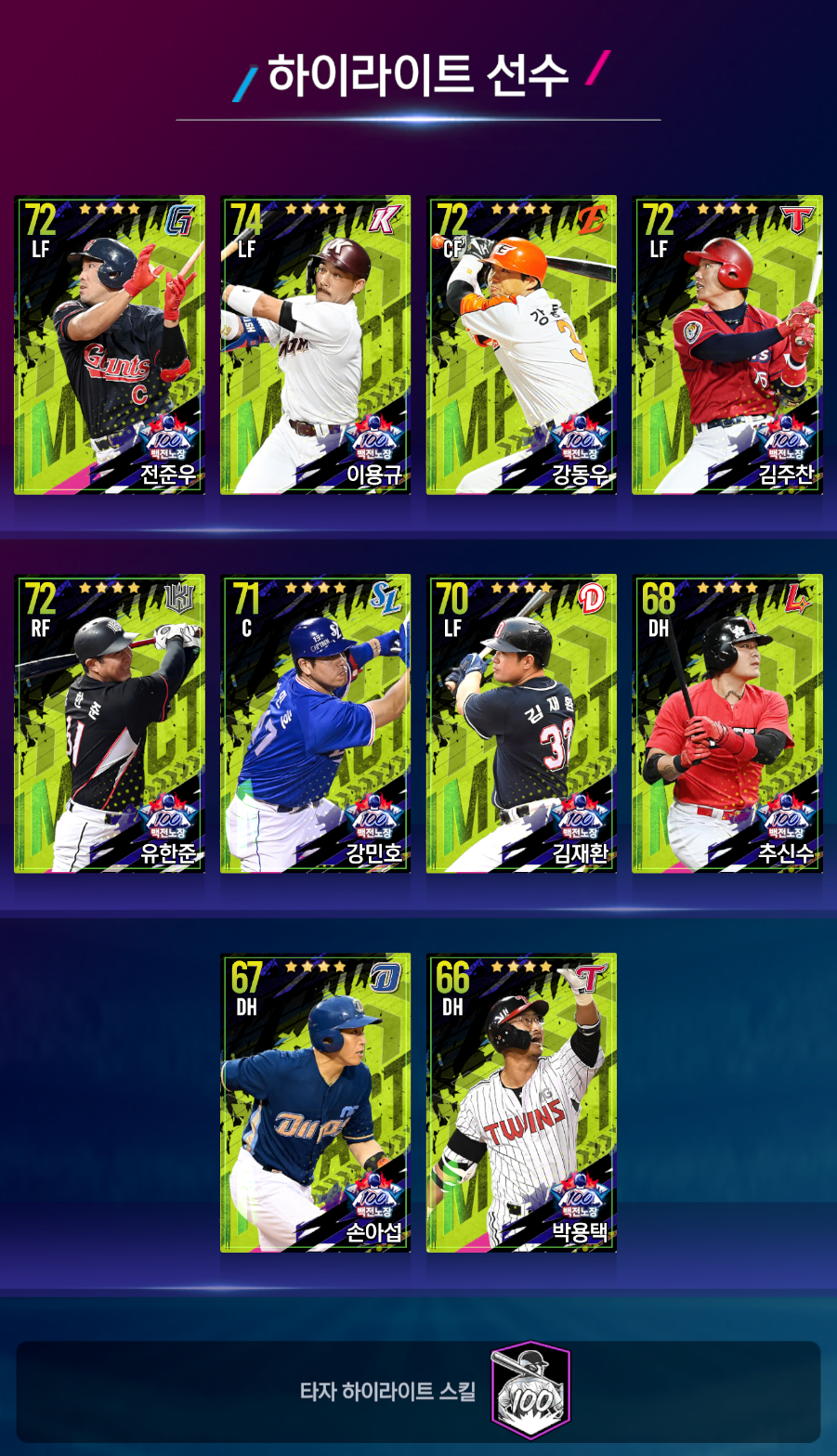The height and width of the screenshot is (1456, 837).
Task: Pick the 박용택 Twins player card
Action: point(521,1102)
